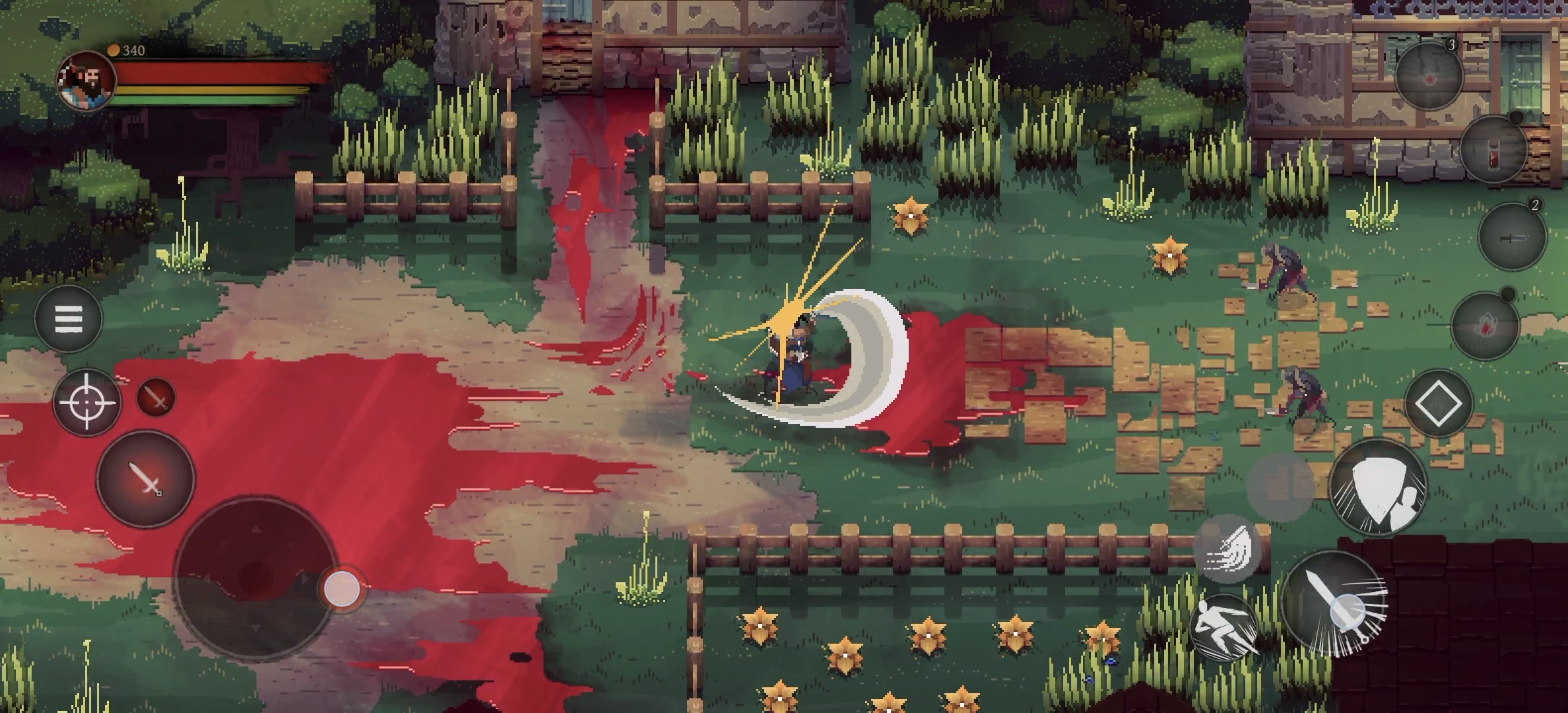The height and width of the screenshot is (713, 1568).
Task: Tap the crosshair target lock button
Action: [x=86, y=402]
